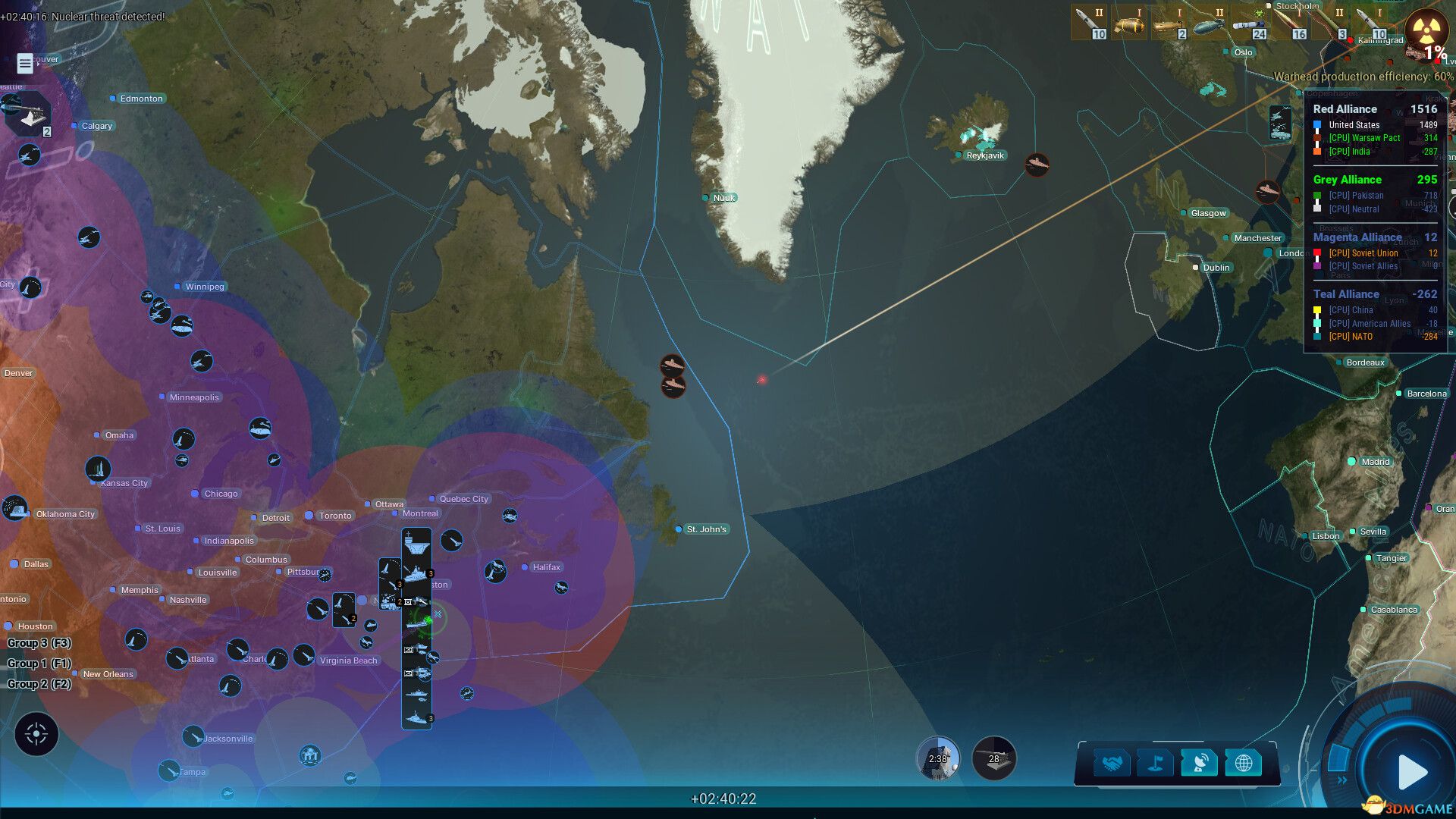Select the ICBM stockpile slot showing 10
The image size is (1456, 819).
pyautogui.click(x=1090, y=23)
